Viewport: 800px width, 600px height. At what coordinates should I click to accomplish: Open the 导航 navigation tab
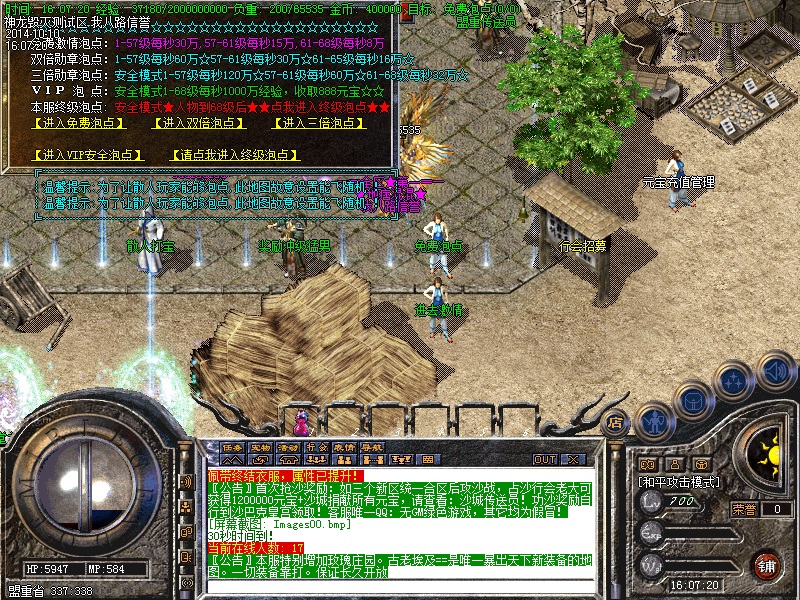click(x=372, y=447)
